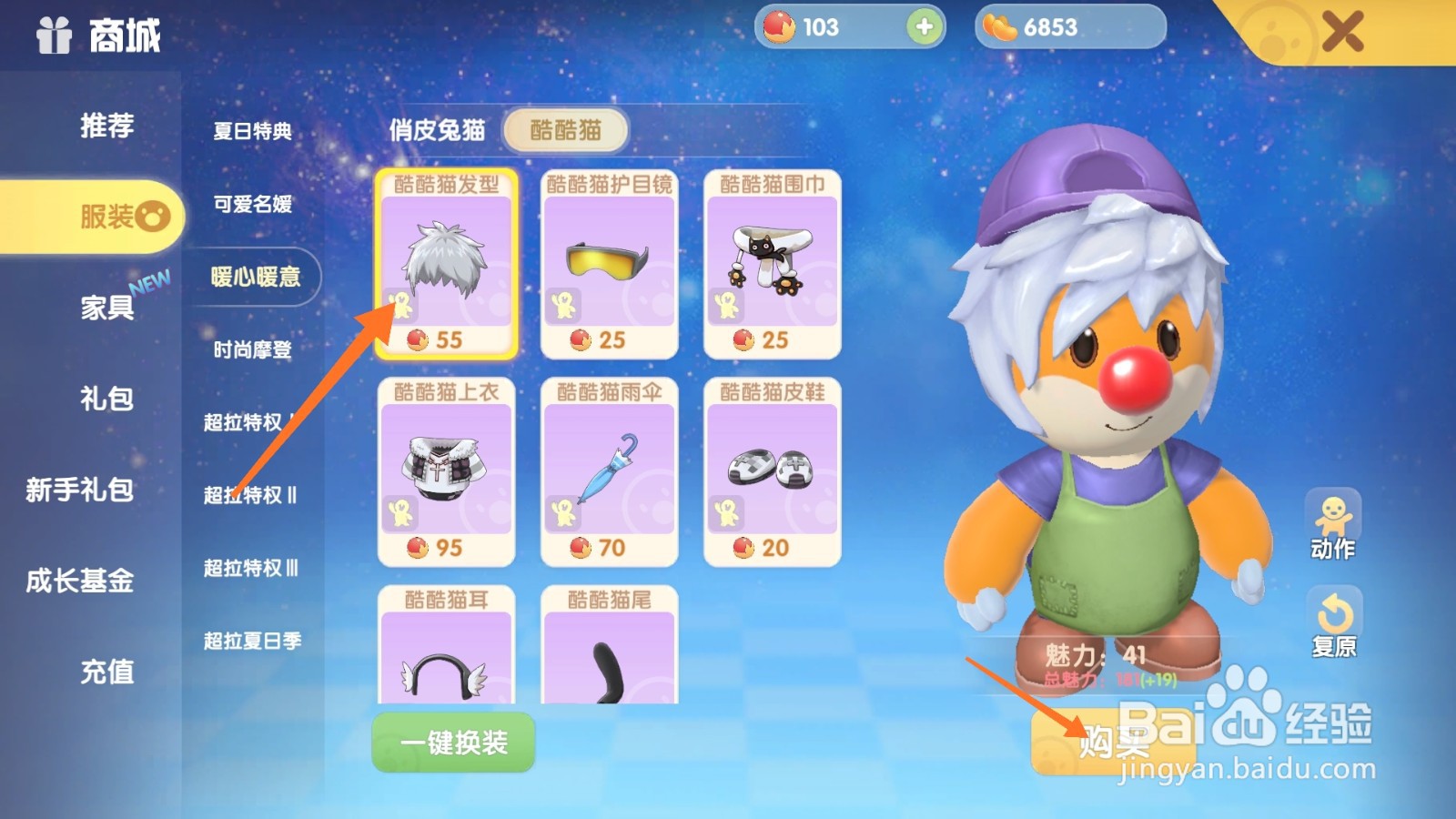Click the plus icon to add coins
Screen dimensions: 1456x819
925,27
